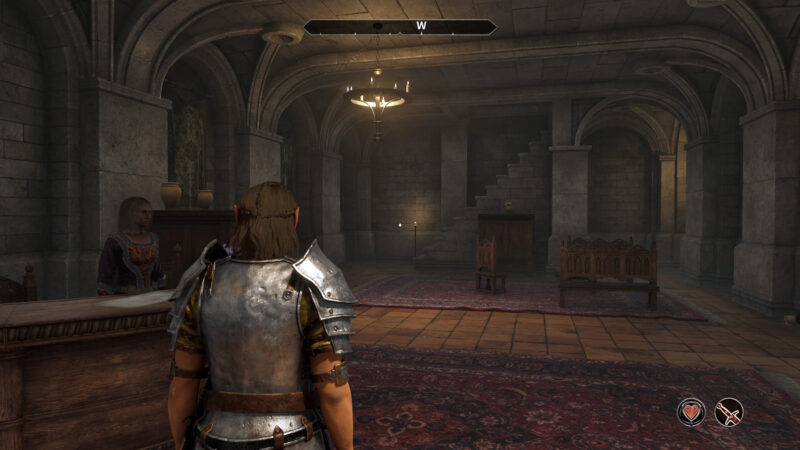Click the compass bar showing W

pyautogui.click(x=400, y=27)
